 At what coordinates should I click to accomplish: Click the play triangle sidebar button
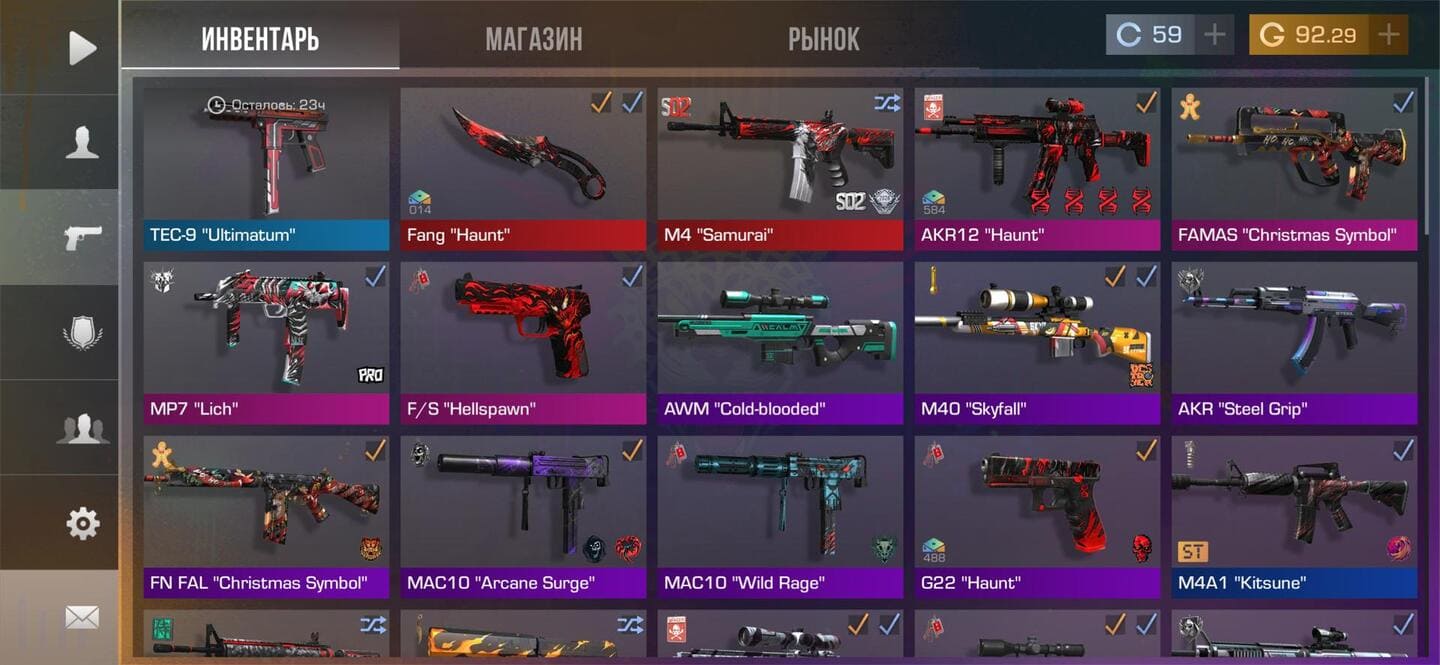coord(82,48)
